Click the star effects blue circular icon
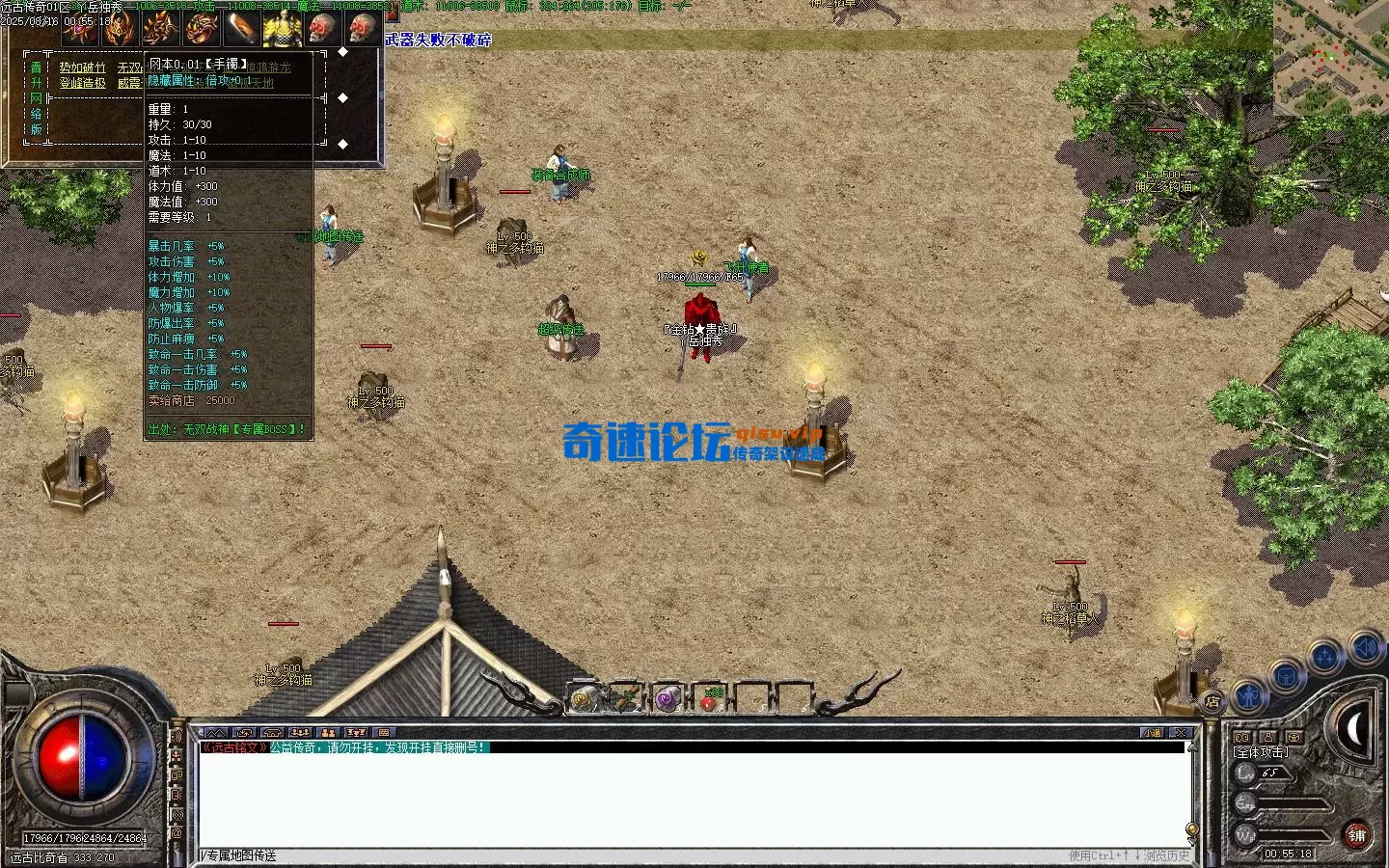The width and height of the screenshot is (1389, 868). point(1322,657)
